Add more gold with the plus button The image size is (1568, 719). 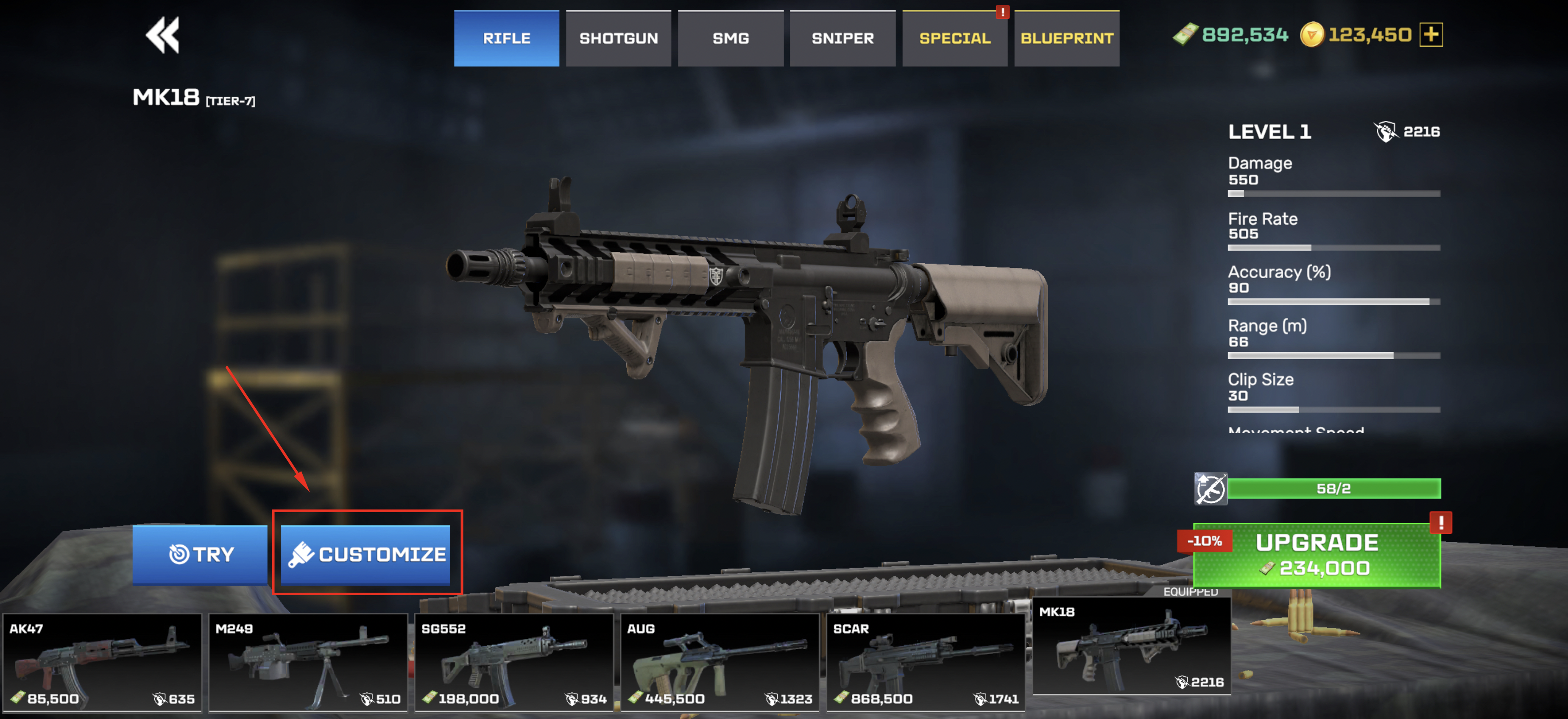(1431, 35)
